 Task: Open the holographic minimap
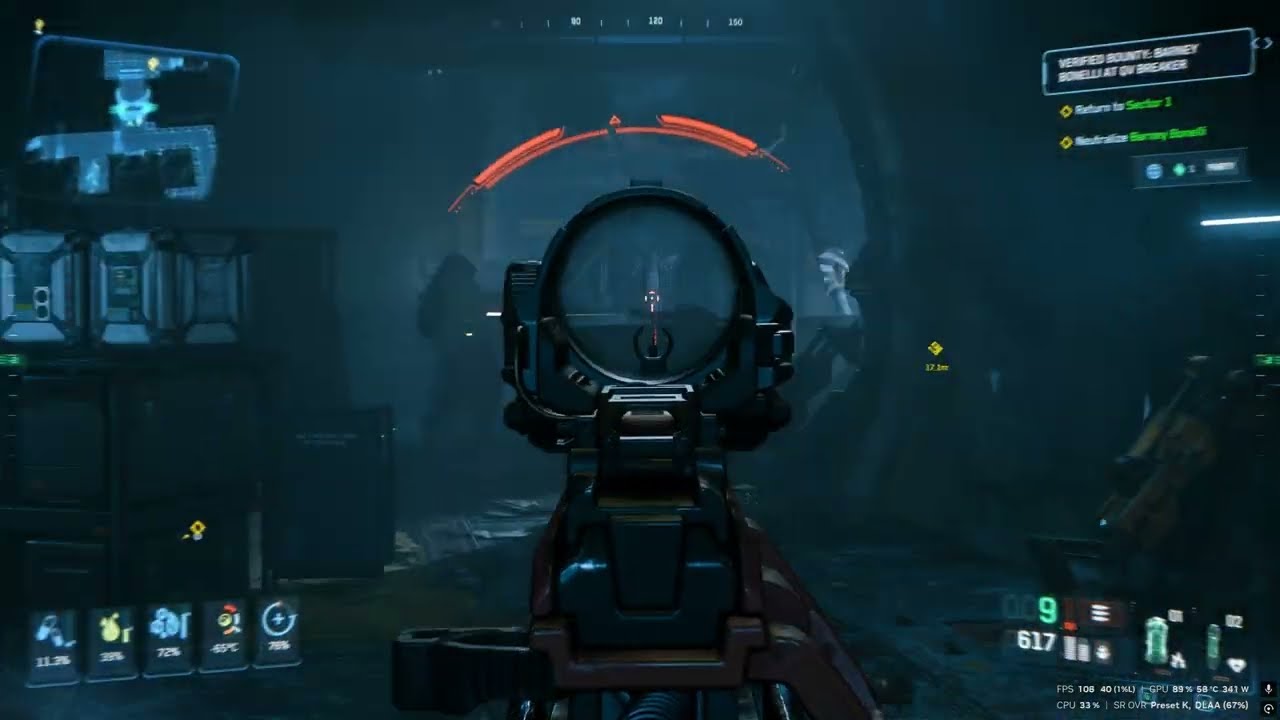[x=130, y=122]
